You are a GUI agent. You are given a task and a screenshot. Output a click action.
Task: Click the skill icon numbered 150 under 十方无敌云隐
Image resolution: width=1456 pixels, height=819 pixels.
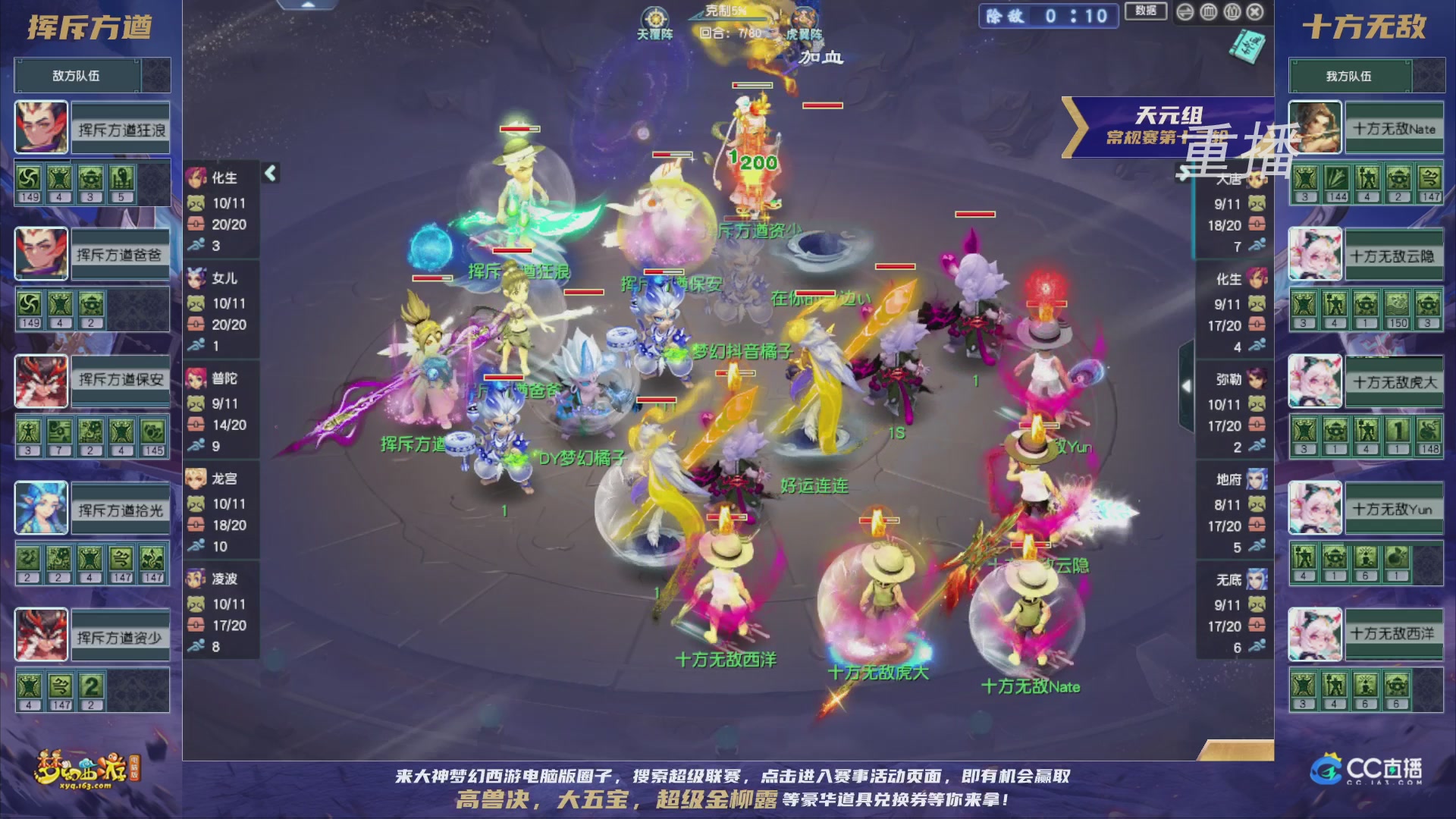(1396, 309)
